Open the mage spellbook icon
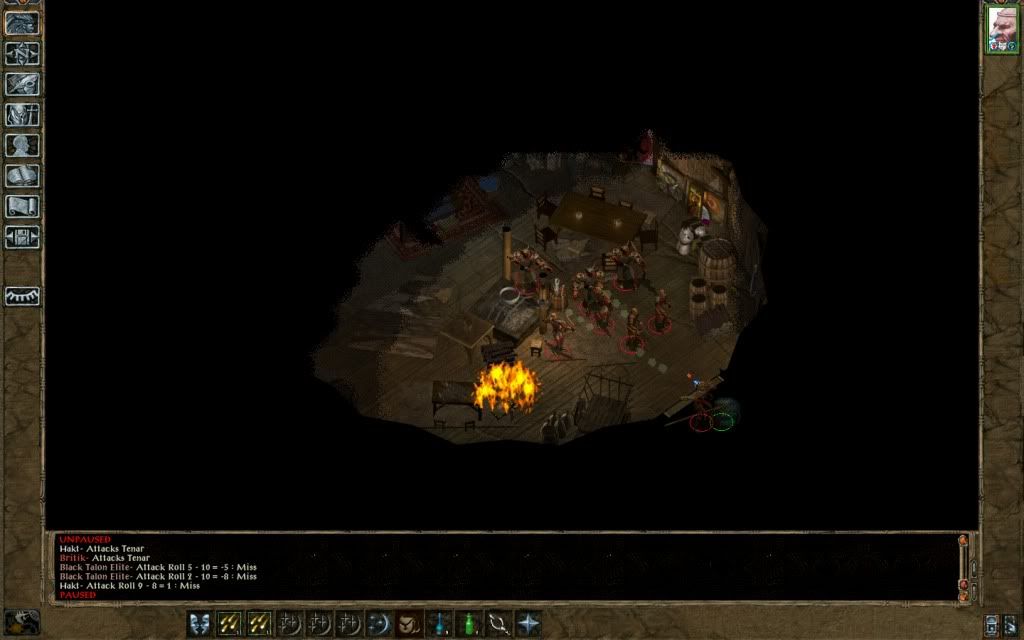This screenshot has height=640, width=1024. click(x=23, y=176)
